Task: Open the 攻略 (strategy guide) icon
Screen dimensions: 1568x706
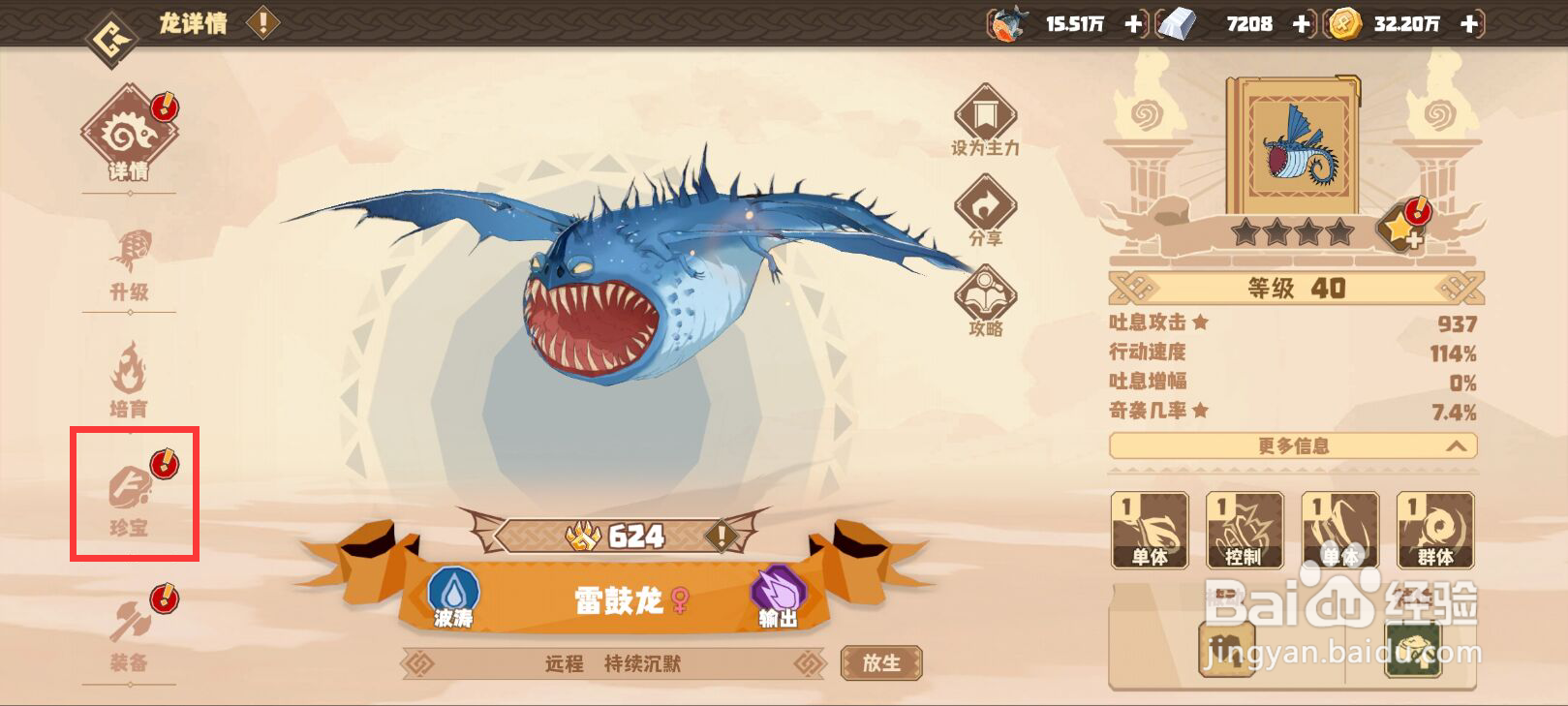Action: coord(983,295)
